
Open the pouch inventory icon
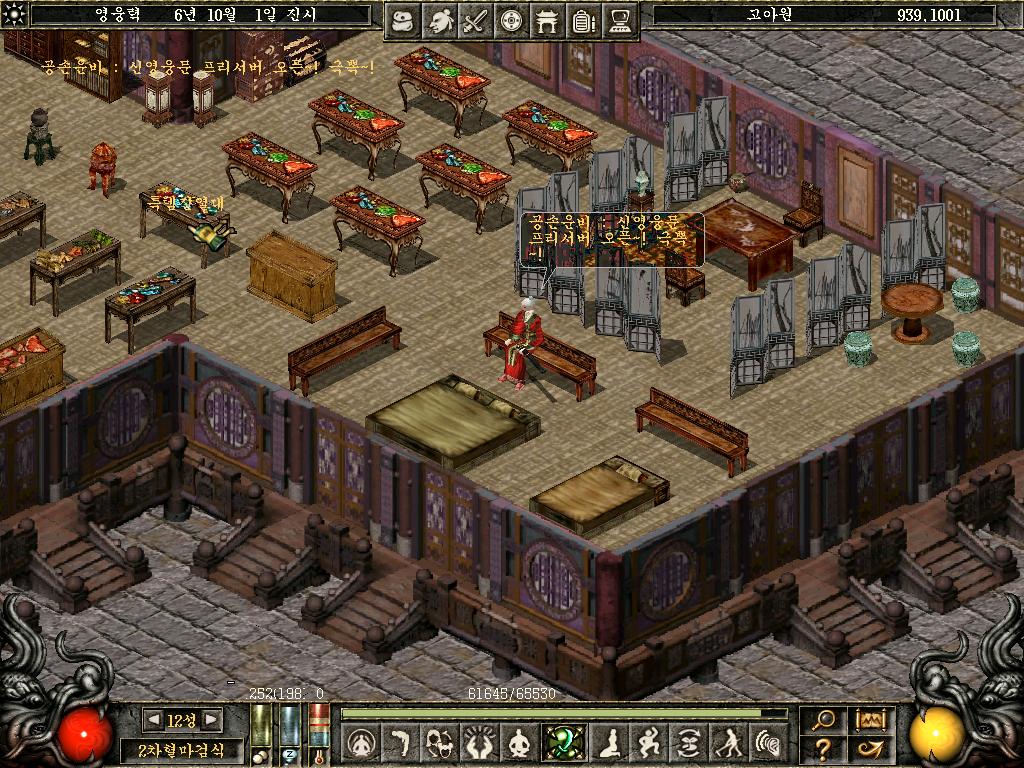point(403,21)
